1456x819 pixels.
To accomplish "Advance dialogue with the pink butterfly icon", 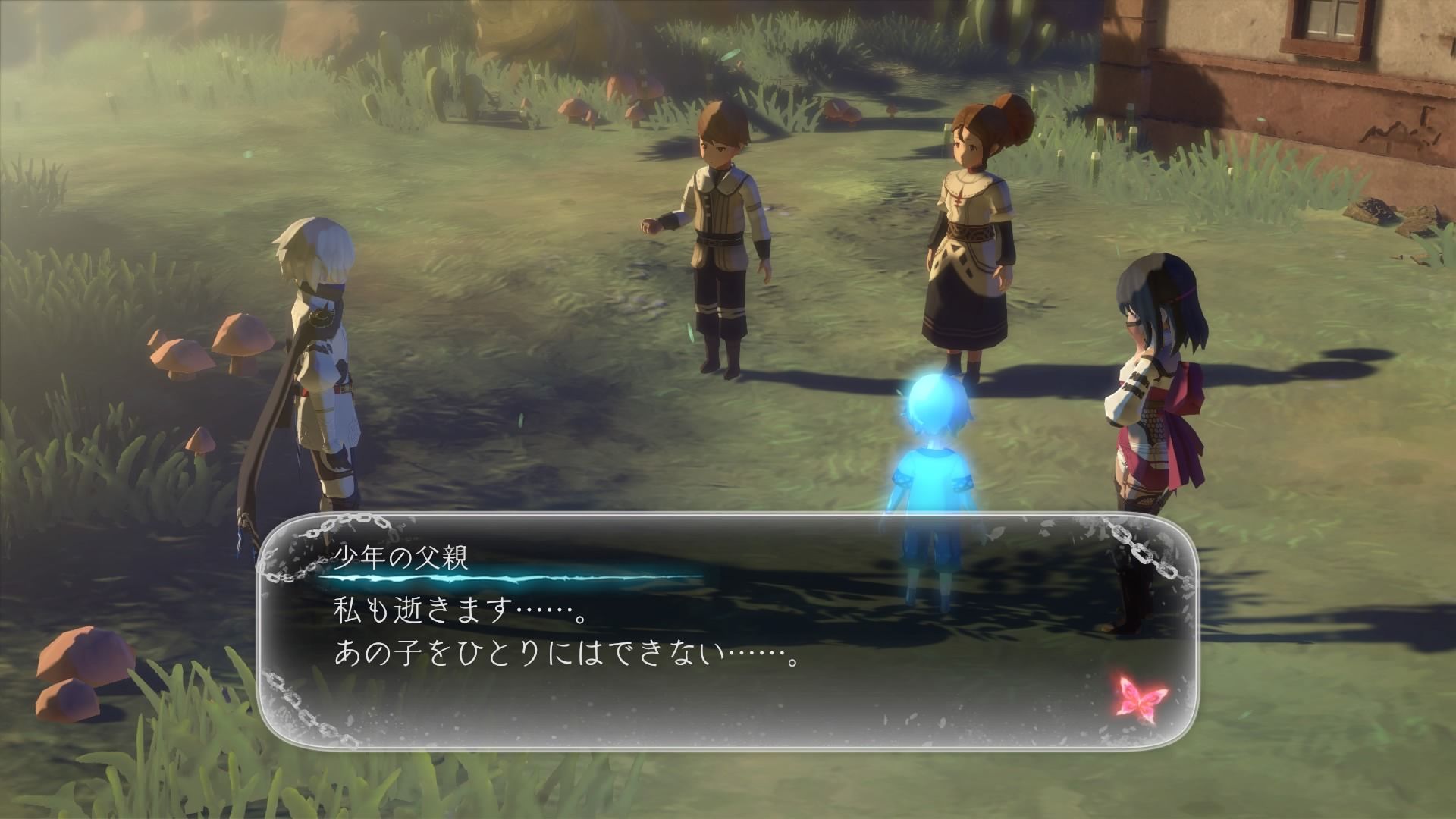I will pyautogui.click(x=1143, y=692).
